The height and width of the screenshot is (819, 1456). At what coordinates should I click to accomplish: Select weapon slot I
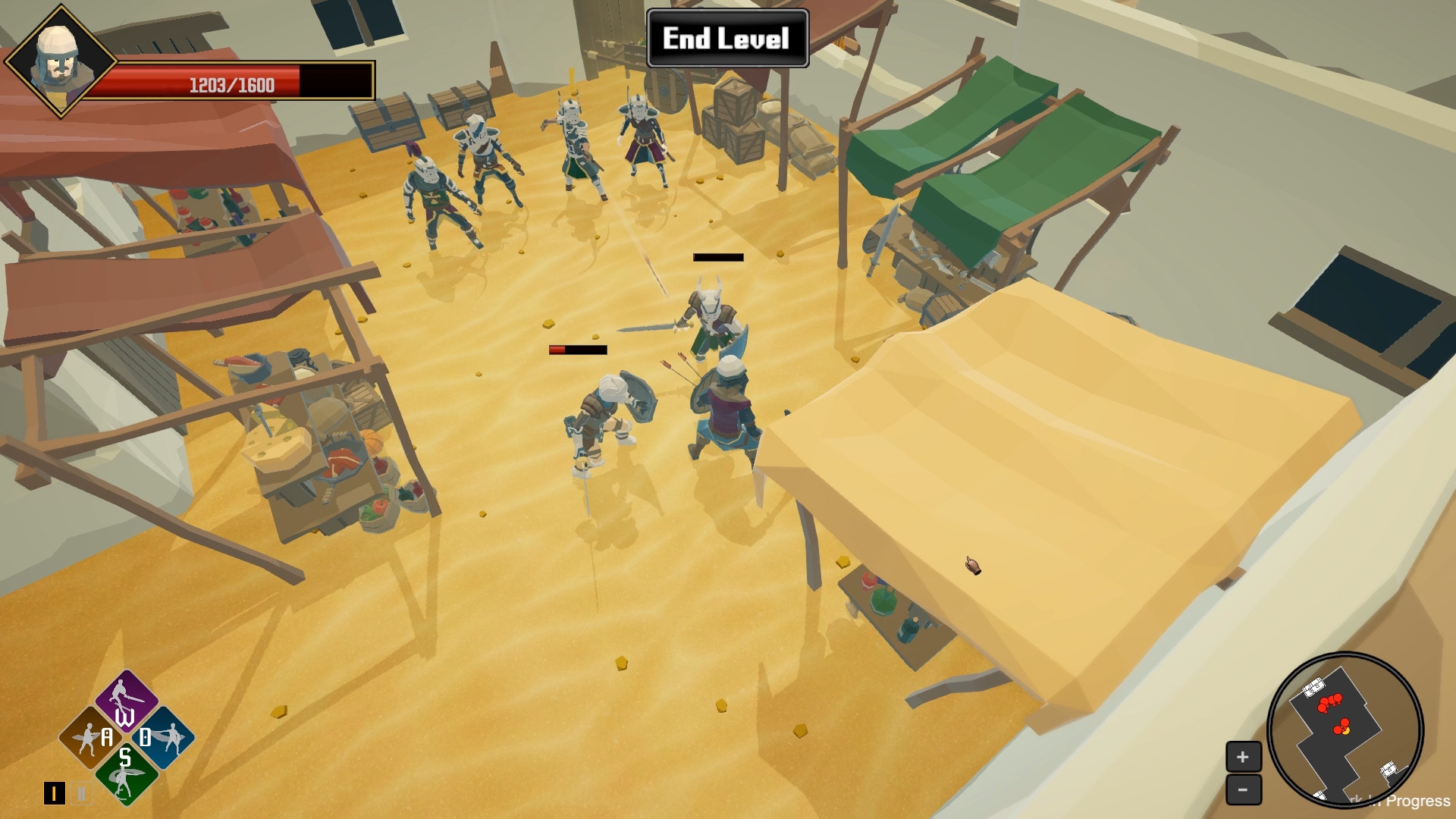55,792
